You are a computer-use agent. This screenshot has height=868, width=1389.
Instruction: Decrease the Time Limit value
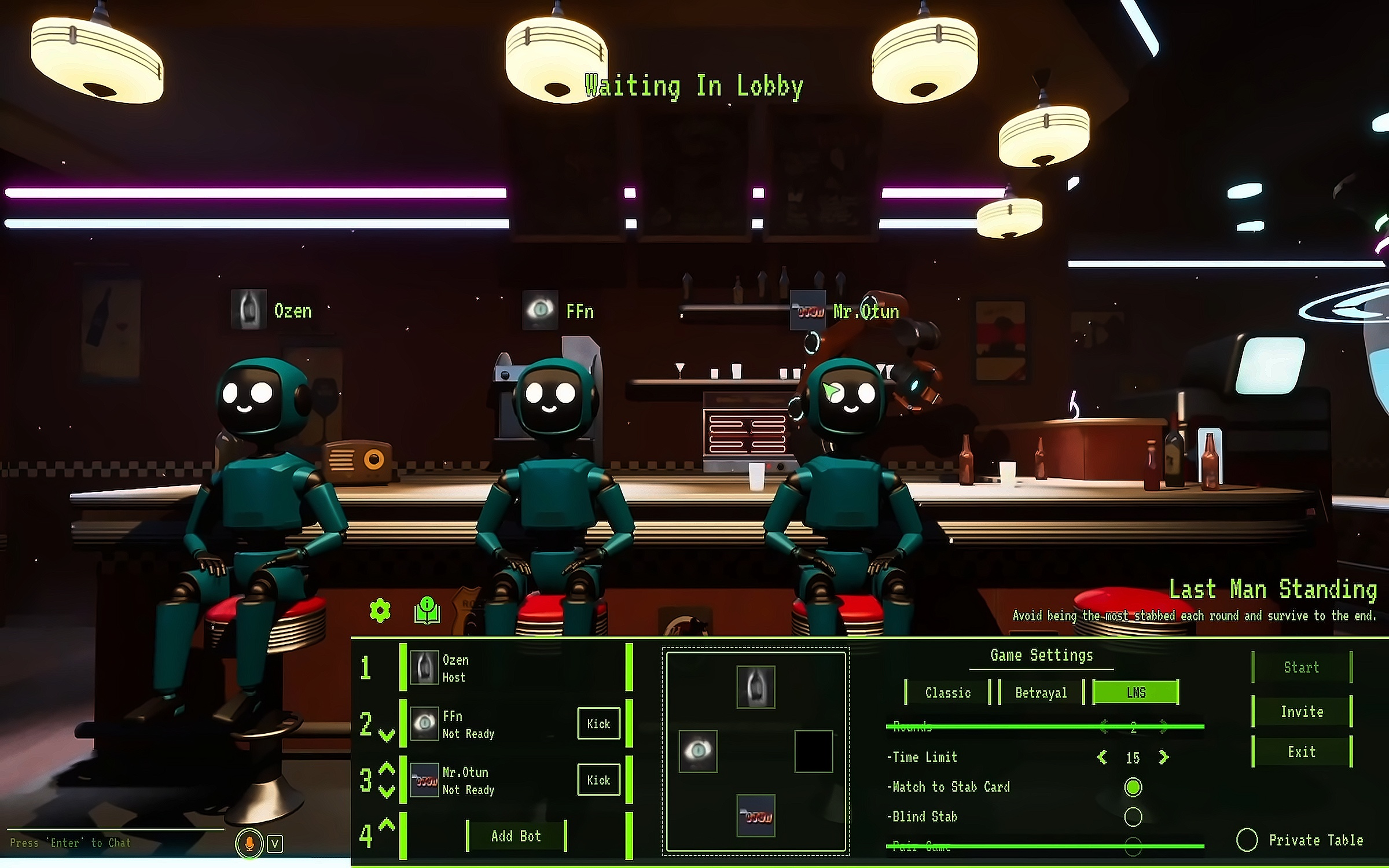1102,757
